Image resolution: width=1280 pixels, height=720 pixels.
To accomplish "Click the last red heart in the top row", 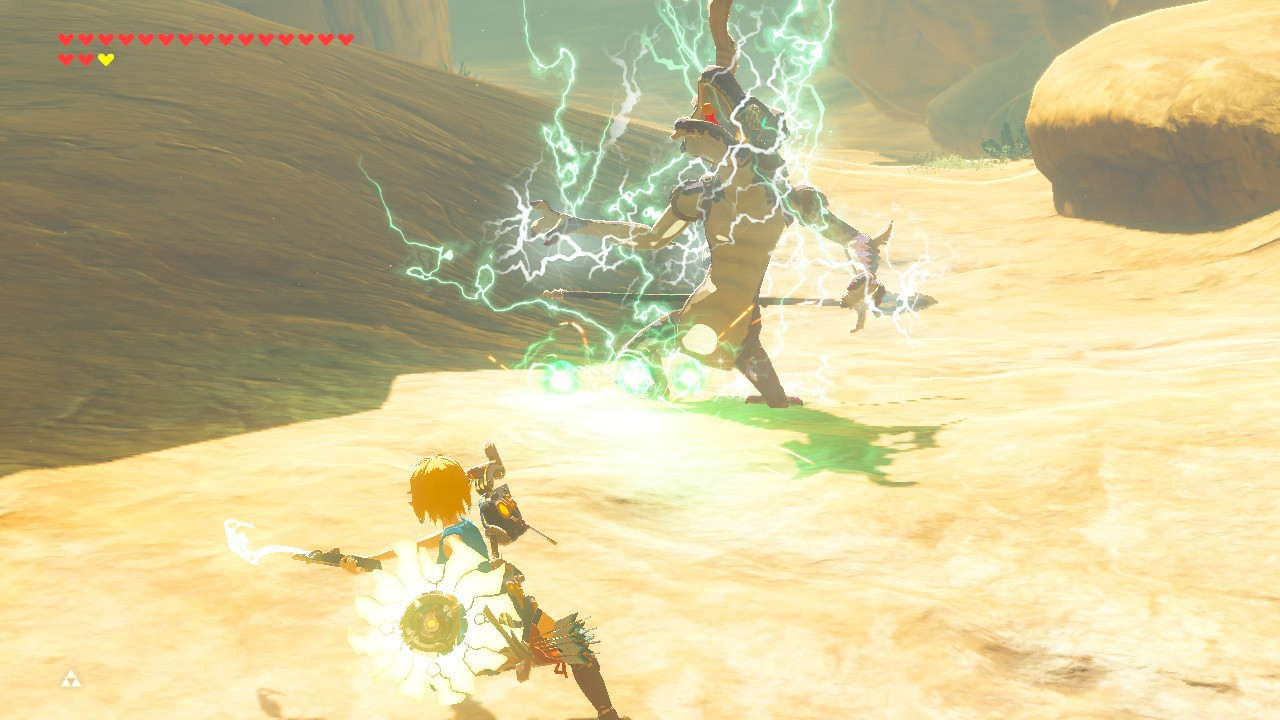I will 345,41.
